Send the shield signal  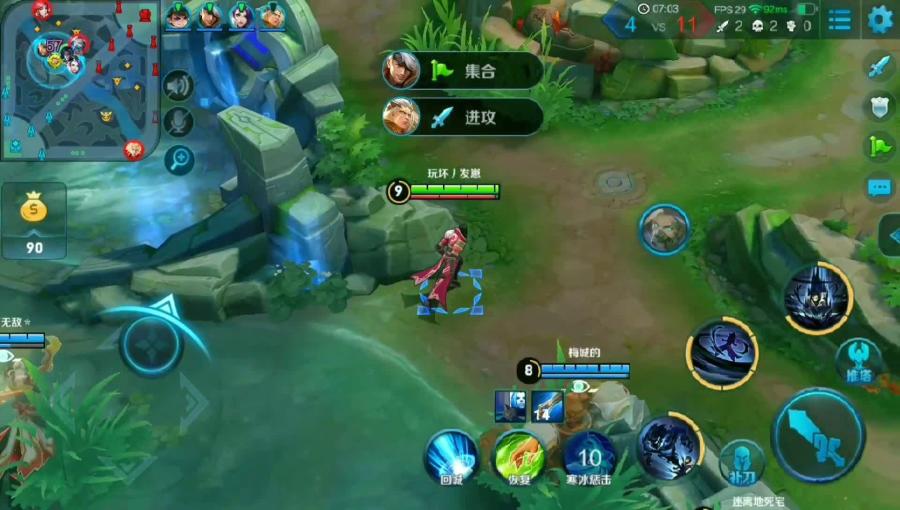tap(879, 107)
